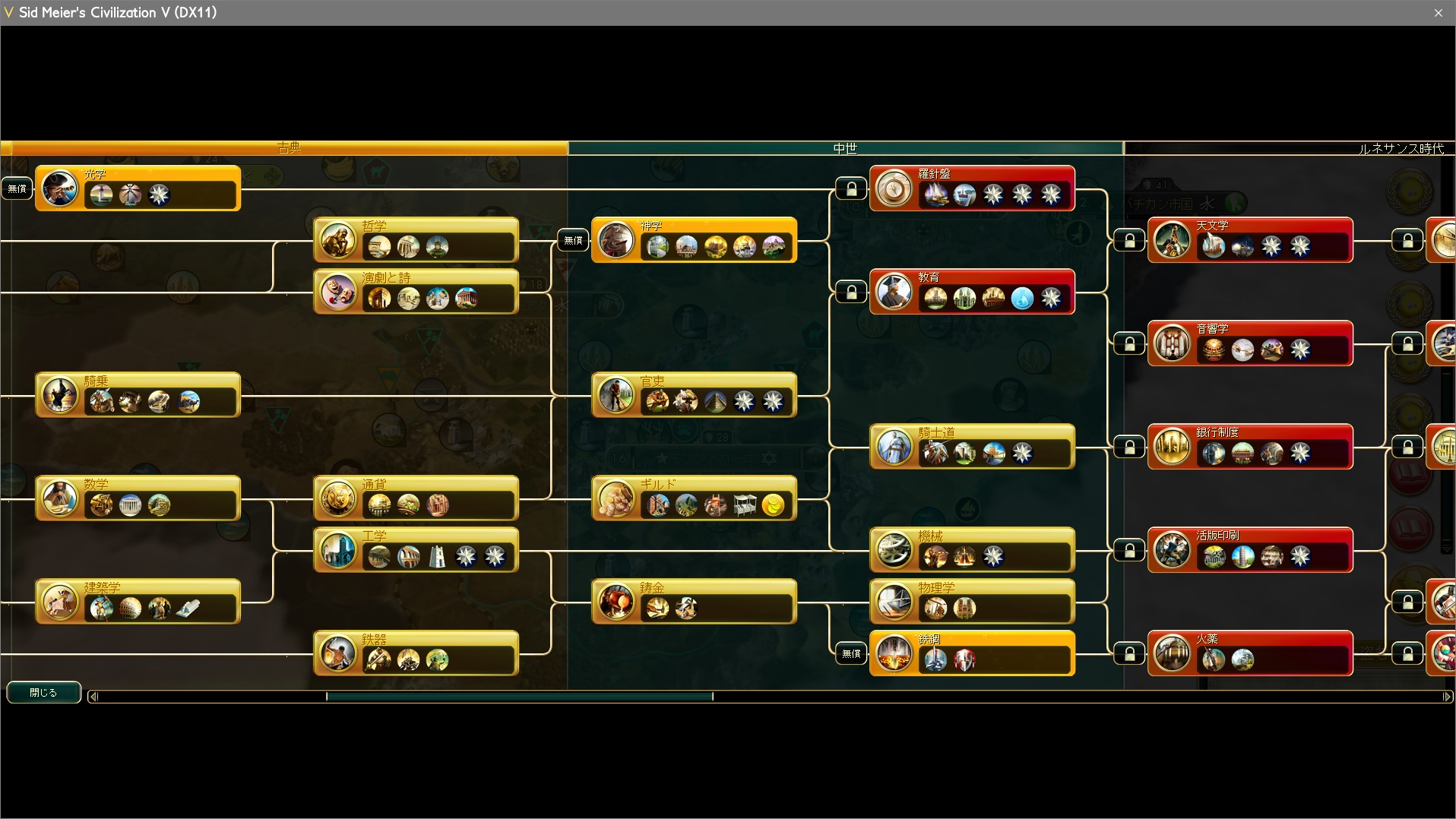Select the 銀行制度 (Banking) technology
Image resolution: width=1456 pixels, height=819 pixels.
pos(1250,446)
